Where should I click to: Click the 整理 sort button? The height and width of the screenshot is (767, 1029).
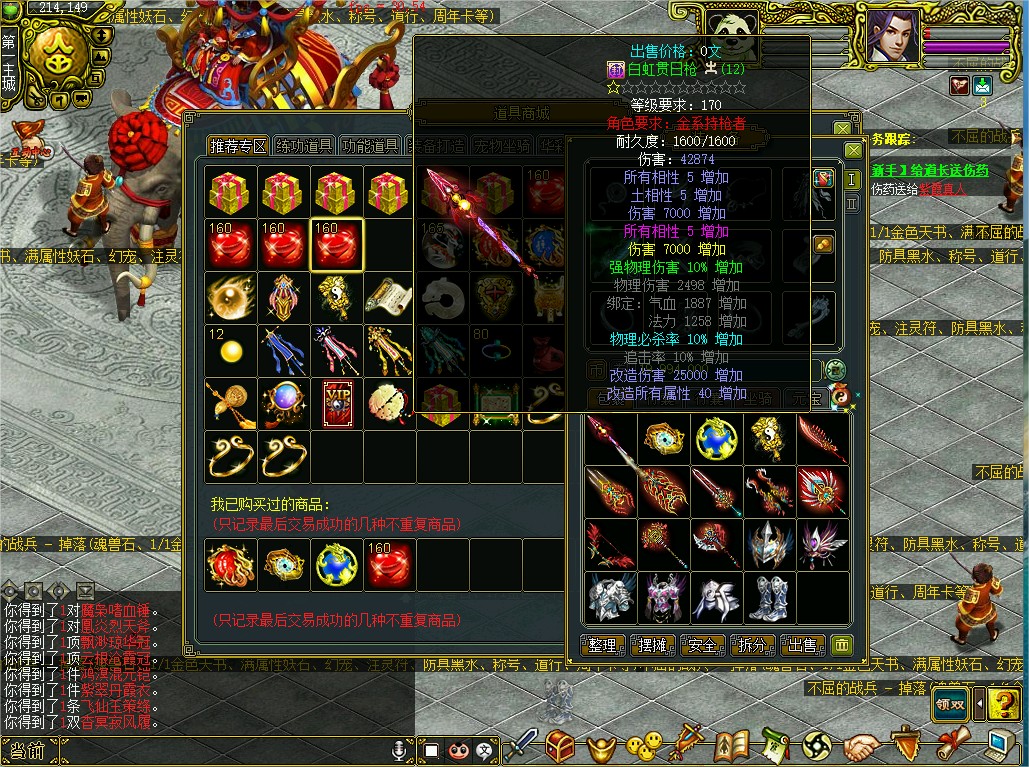click(x=604, y=645)
